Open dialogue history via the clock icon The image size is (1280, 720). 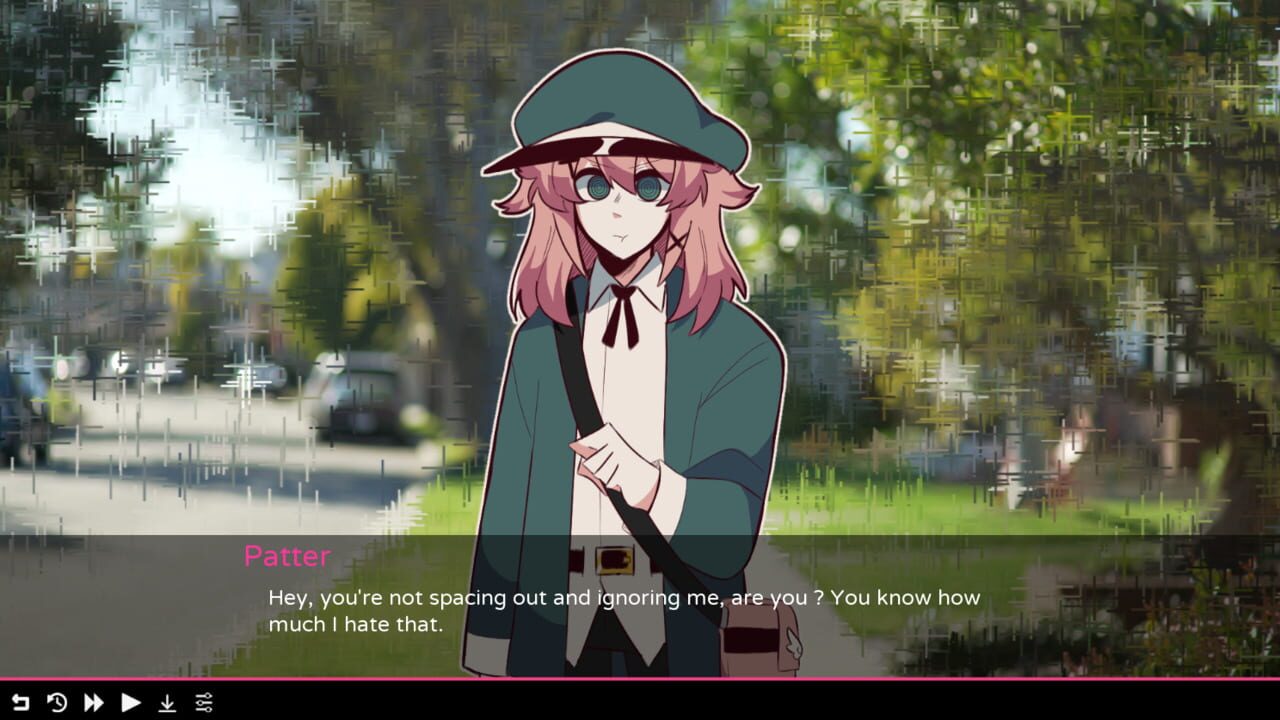tap(57, 702)
